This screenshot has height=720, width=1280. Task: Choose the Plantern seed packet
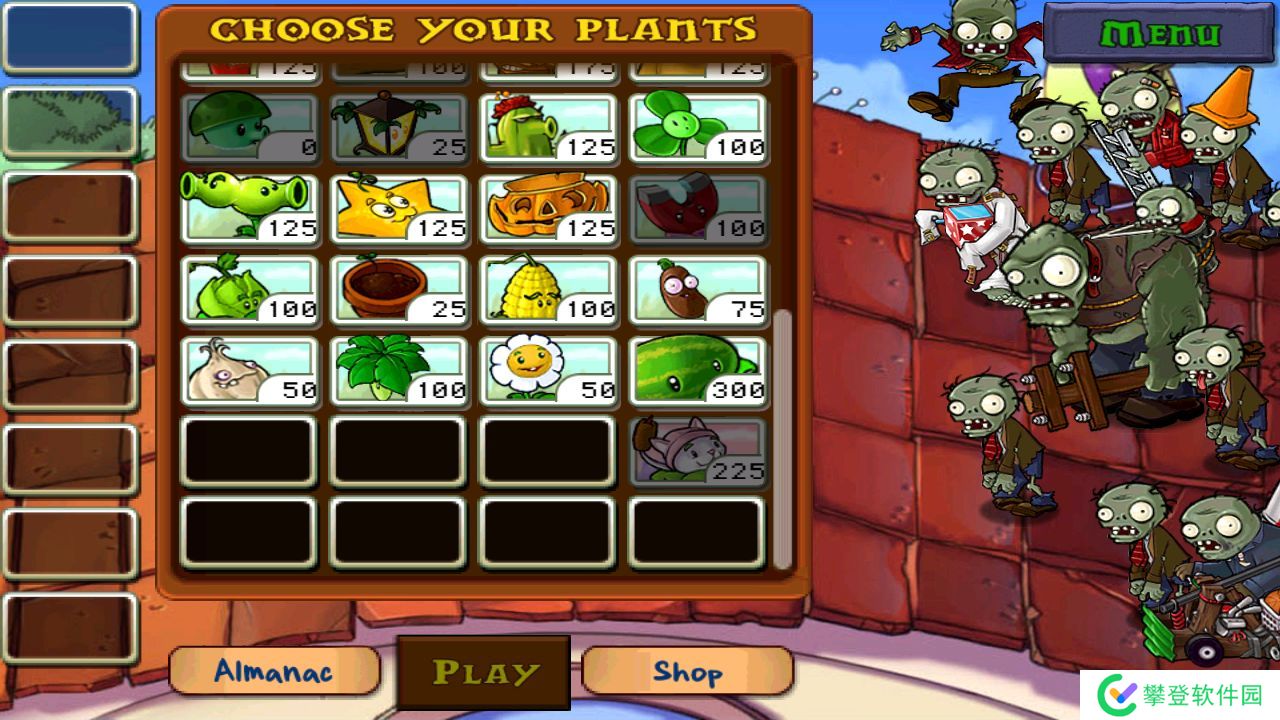(399, 128)
